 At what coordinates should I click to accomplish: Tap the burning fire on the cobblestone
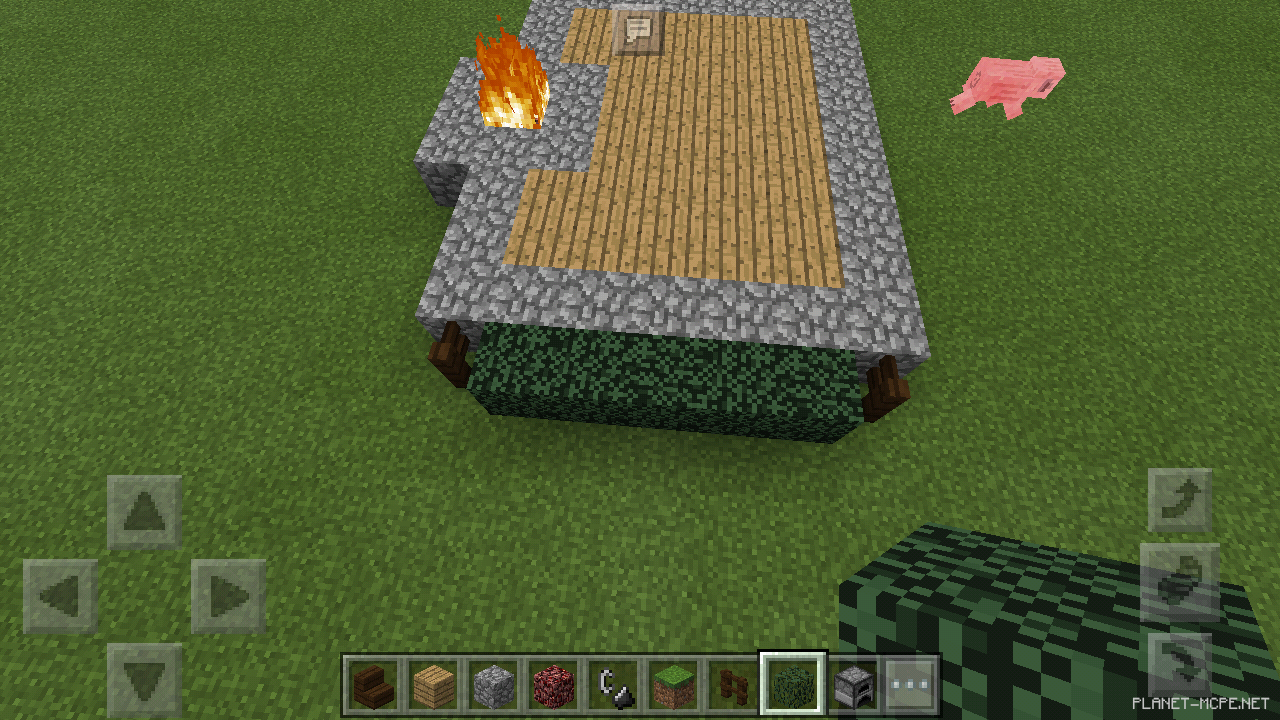click(508, 85)
